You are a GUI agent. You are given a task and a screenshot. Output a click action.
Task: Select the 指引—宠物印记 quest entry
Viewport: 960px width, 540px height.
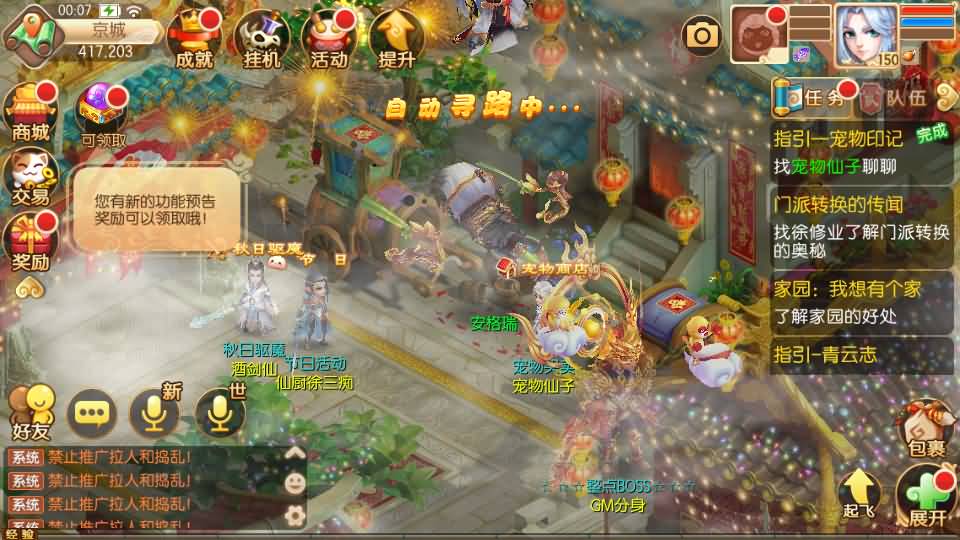pyautogui.click(x=861, y=151)
